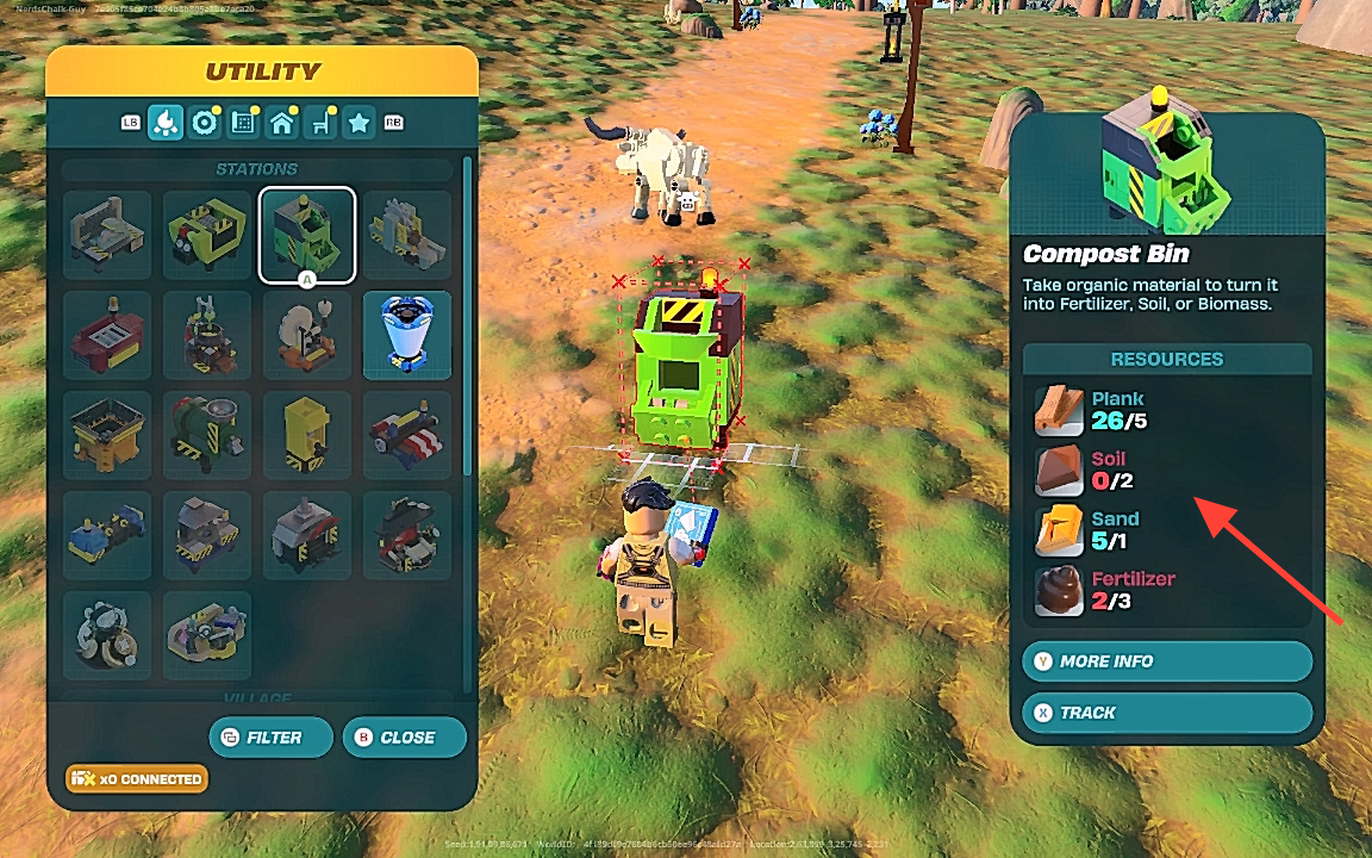Screen dimensions: 1372x858
Task: Choose the red grill station tile
Action: point(107,335)
